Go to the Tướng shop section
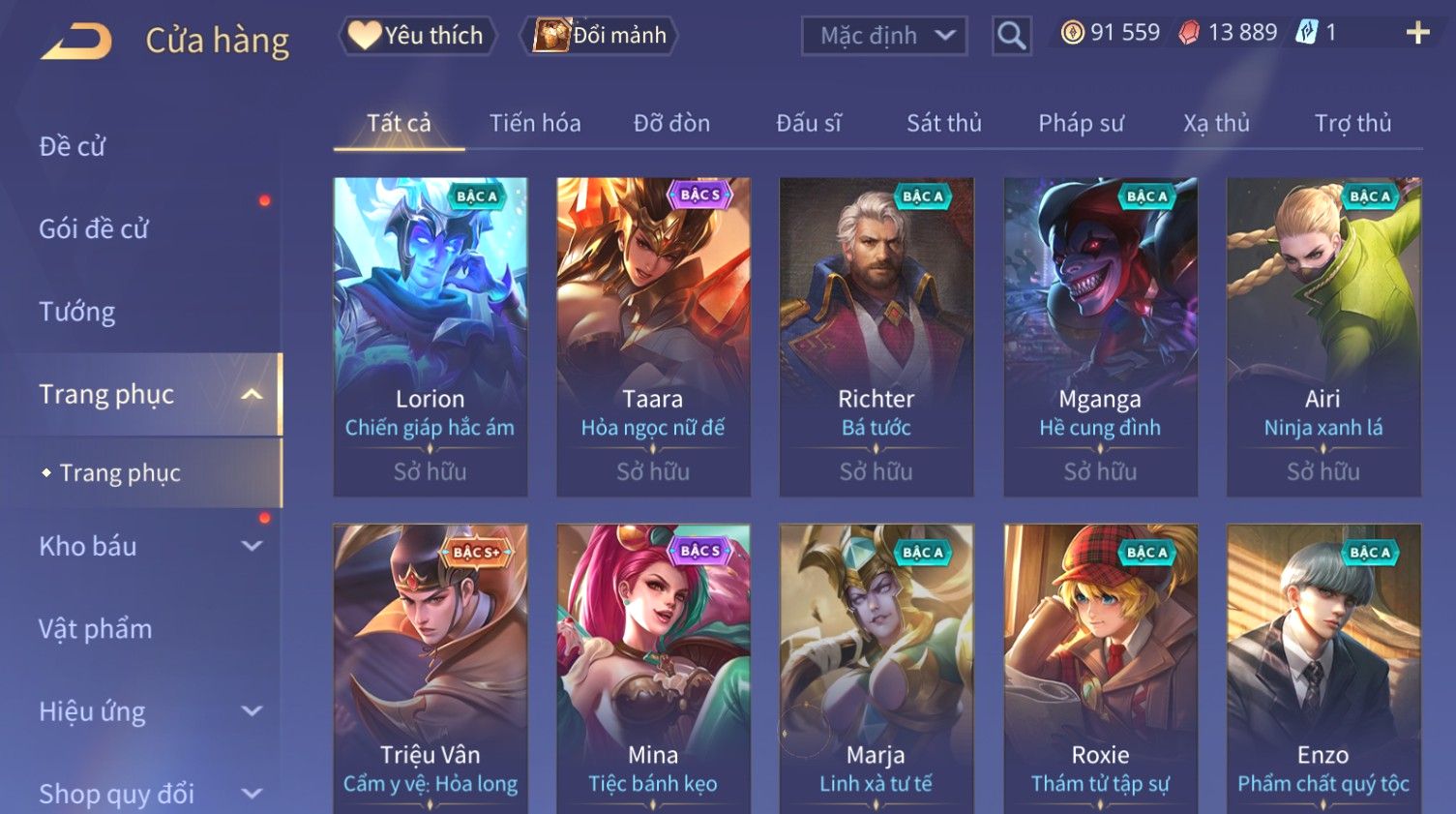Screen dimensions: 1456x814 click(77, 312)
